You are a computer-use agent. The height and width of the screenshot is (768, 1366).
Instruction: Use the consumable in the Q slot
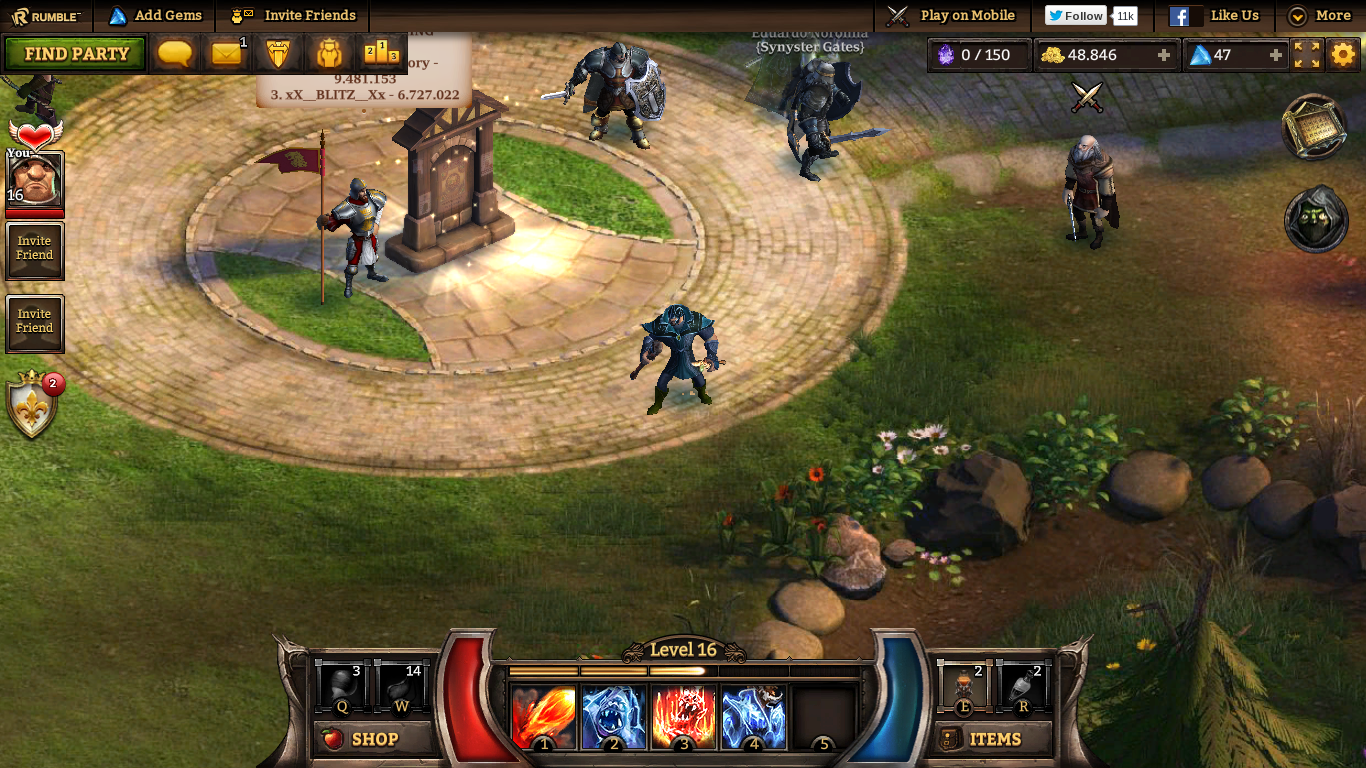click(x=342, y=688)
